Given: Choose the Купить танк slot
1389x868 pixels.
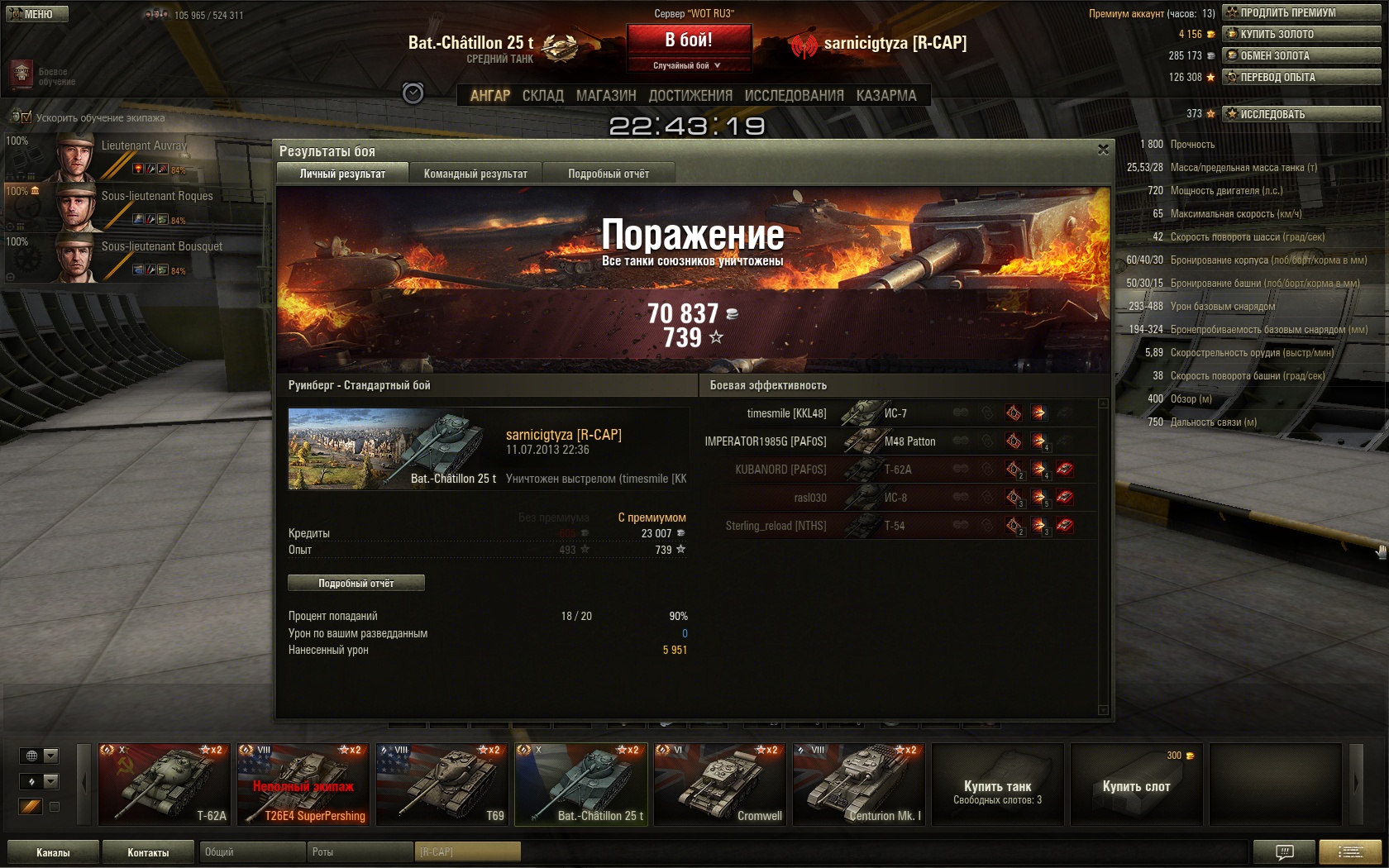Looking at the screenshot, I should (997, 784).
